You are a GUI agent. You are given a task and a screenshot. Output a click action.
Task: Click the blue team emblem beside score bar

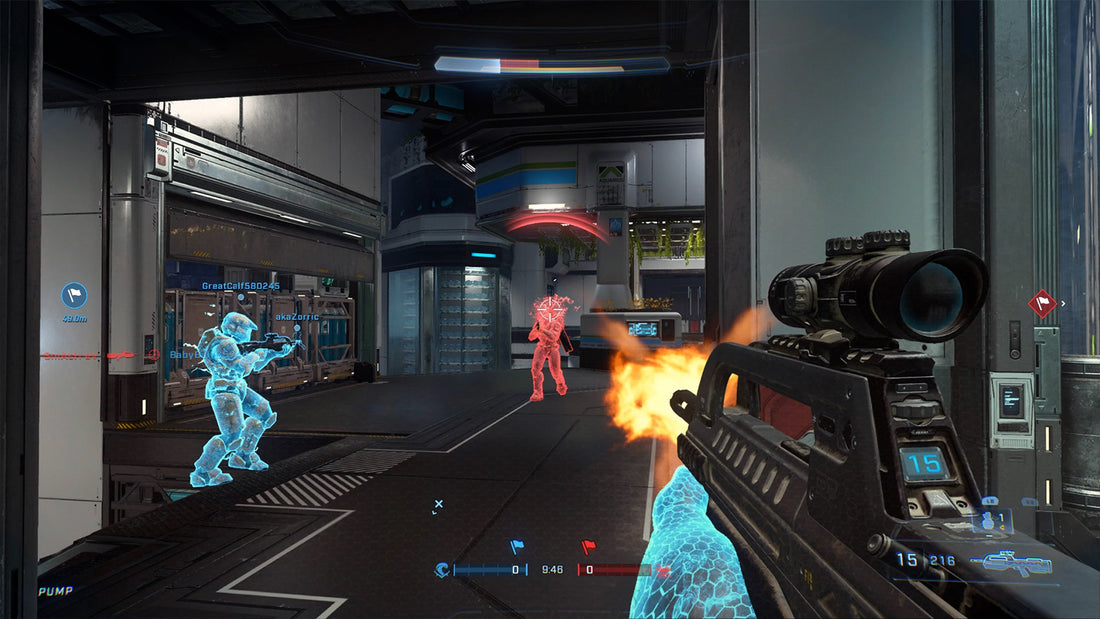pos(441,570)
